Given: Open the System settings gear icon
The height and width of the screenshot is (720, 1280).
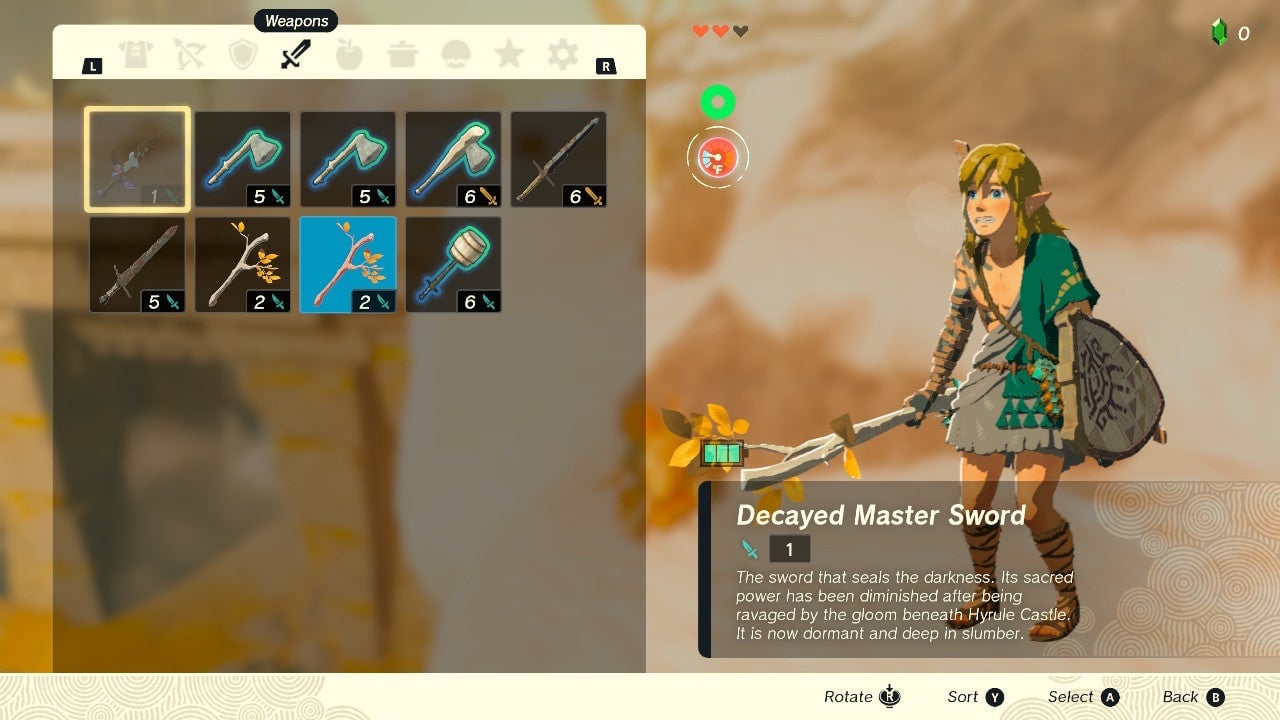Looking at the screenshot, I should (x=561, y=55).
